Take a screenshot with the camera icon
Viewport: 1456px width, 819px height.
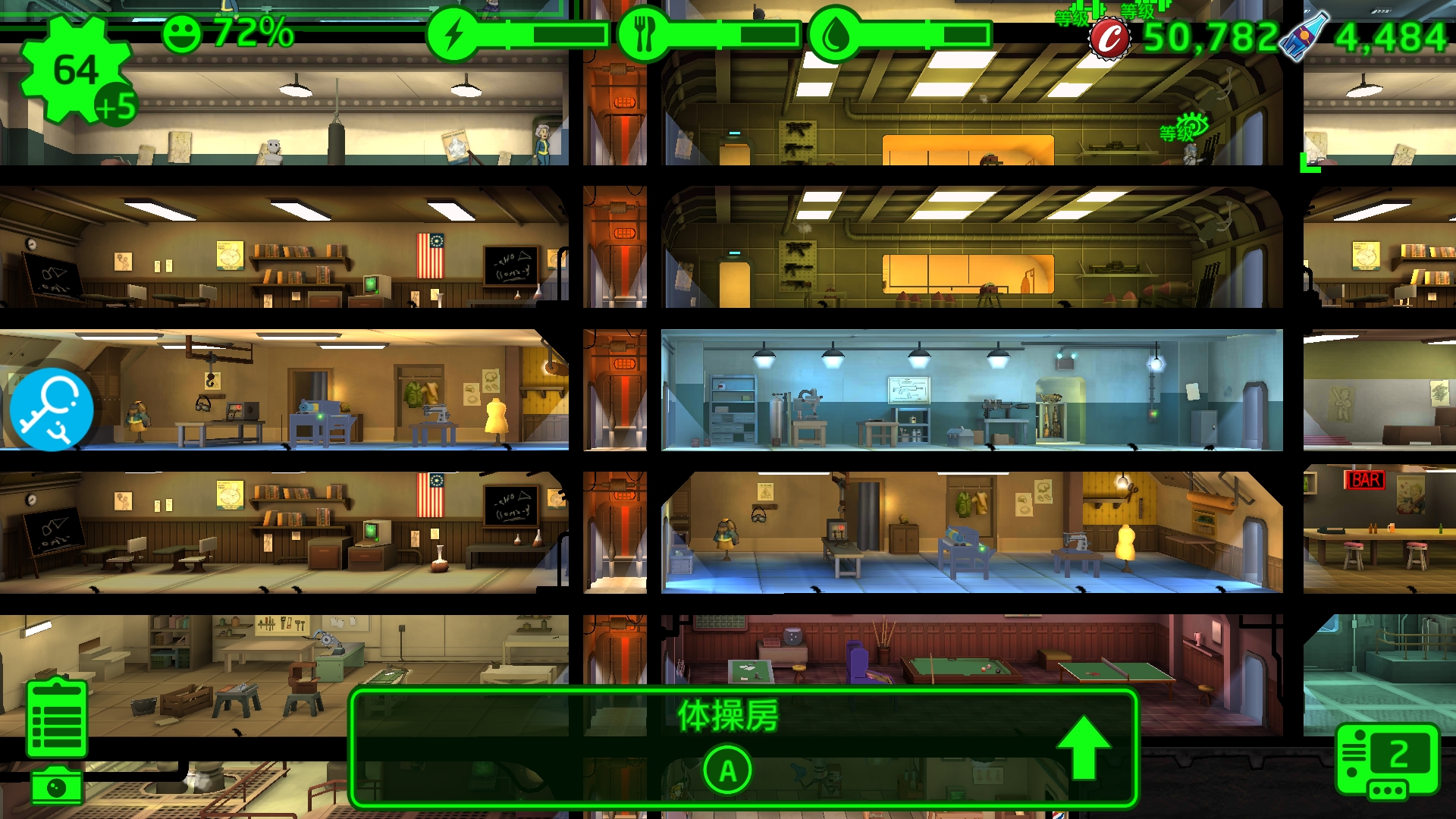coord(57,786)
